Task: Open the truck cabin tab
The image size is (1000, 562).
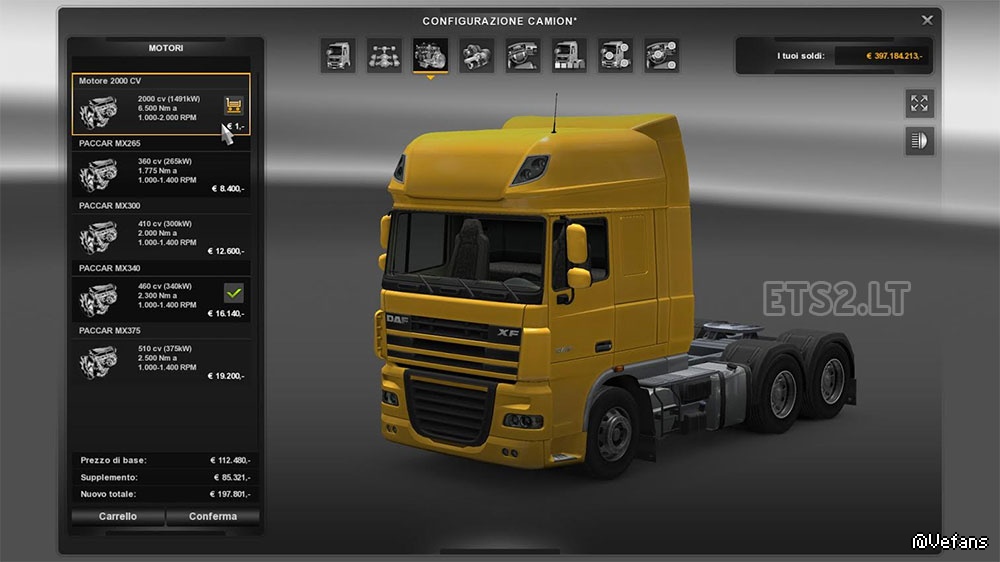Action: [338, 55]
